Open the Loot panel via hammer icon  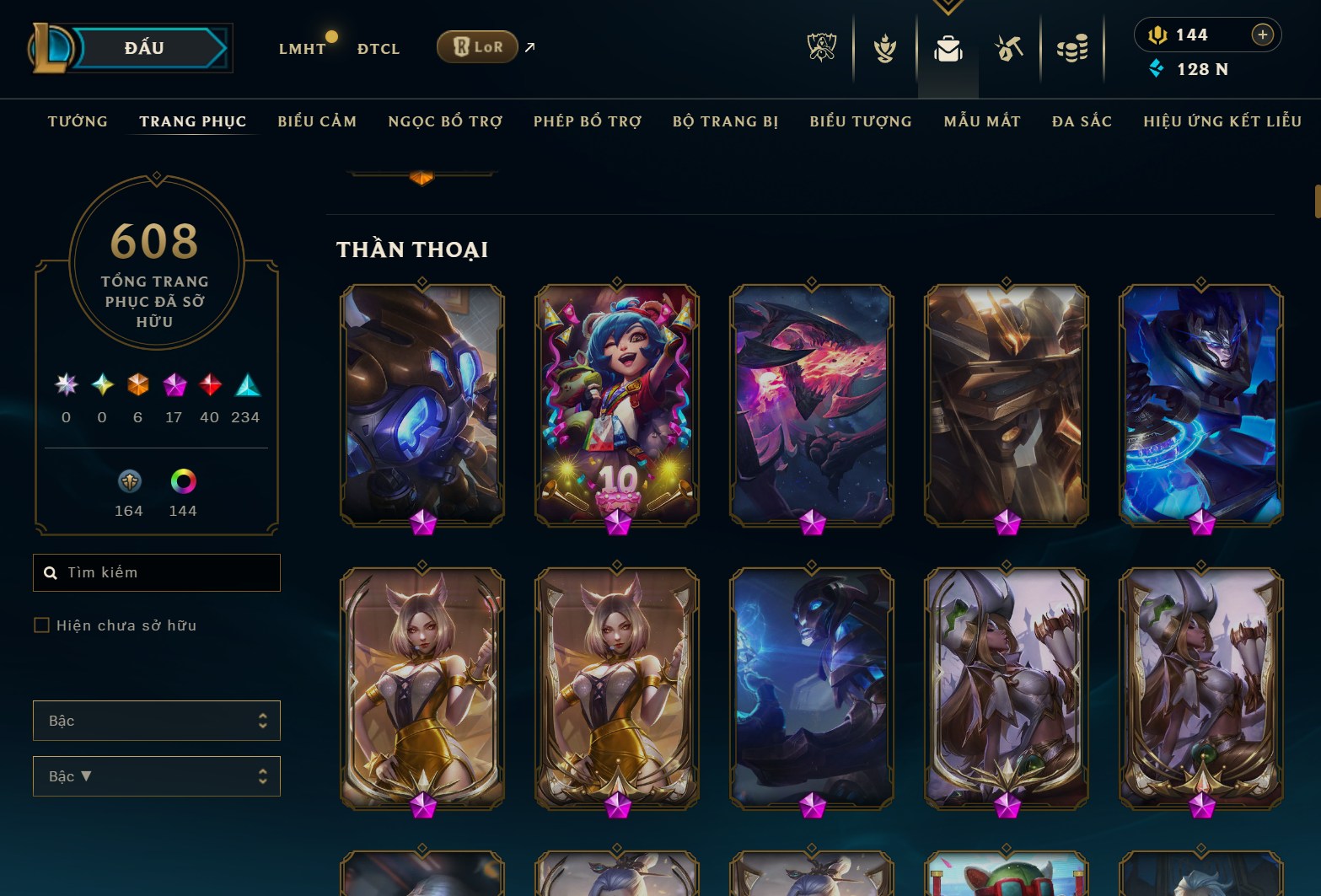(1010, 48)
